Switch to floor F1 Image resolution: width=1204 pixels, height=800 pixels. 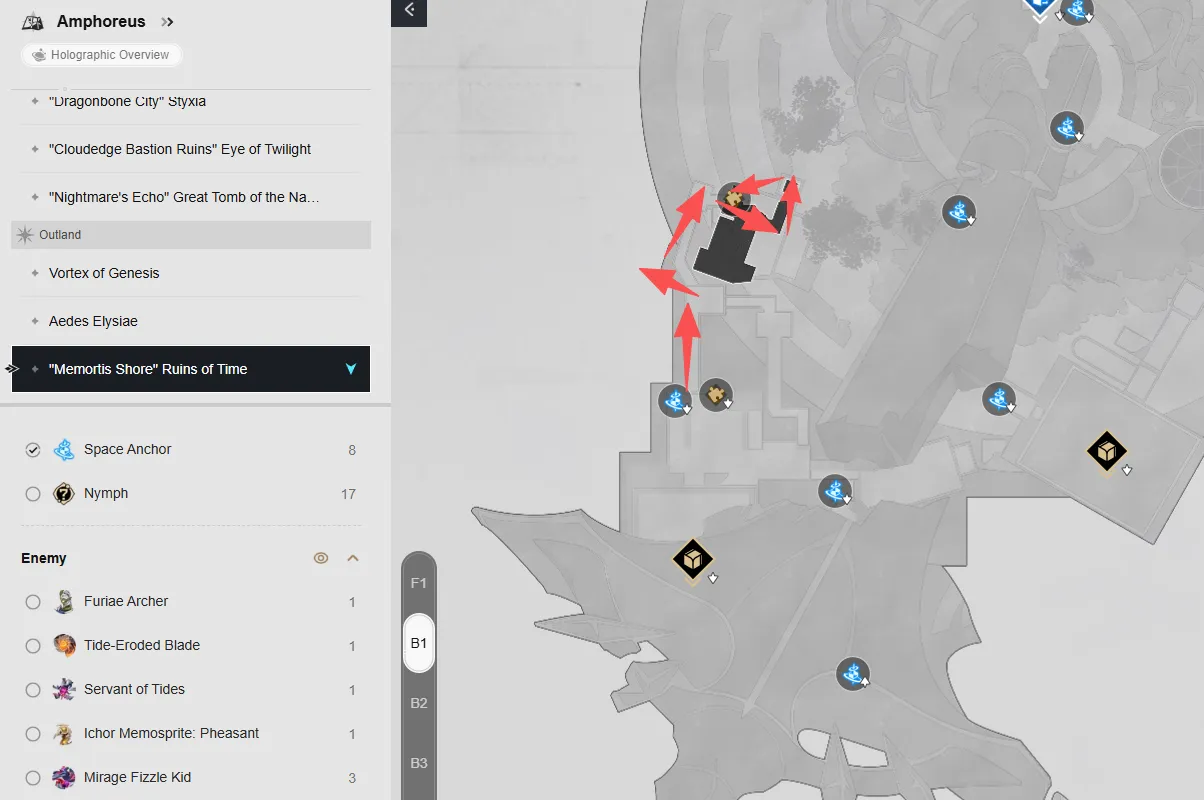pyautogui.click(x=419, y=583)
